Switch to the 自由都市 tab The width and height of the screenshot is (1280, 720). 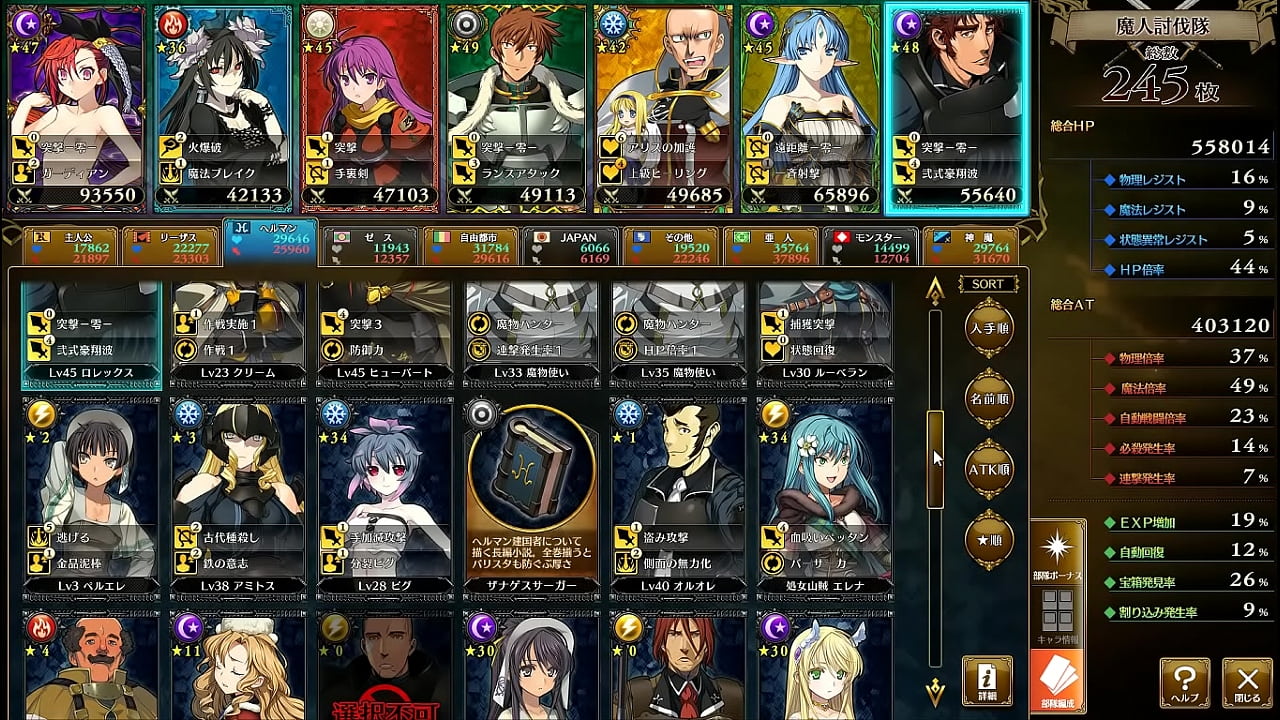tap(469, 247)
